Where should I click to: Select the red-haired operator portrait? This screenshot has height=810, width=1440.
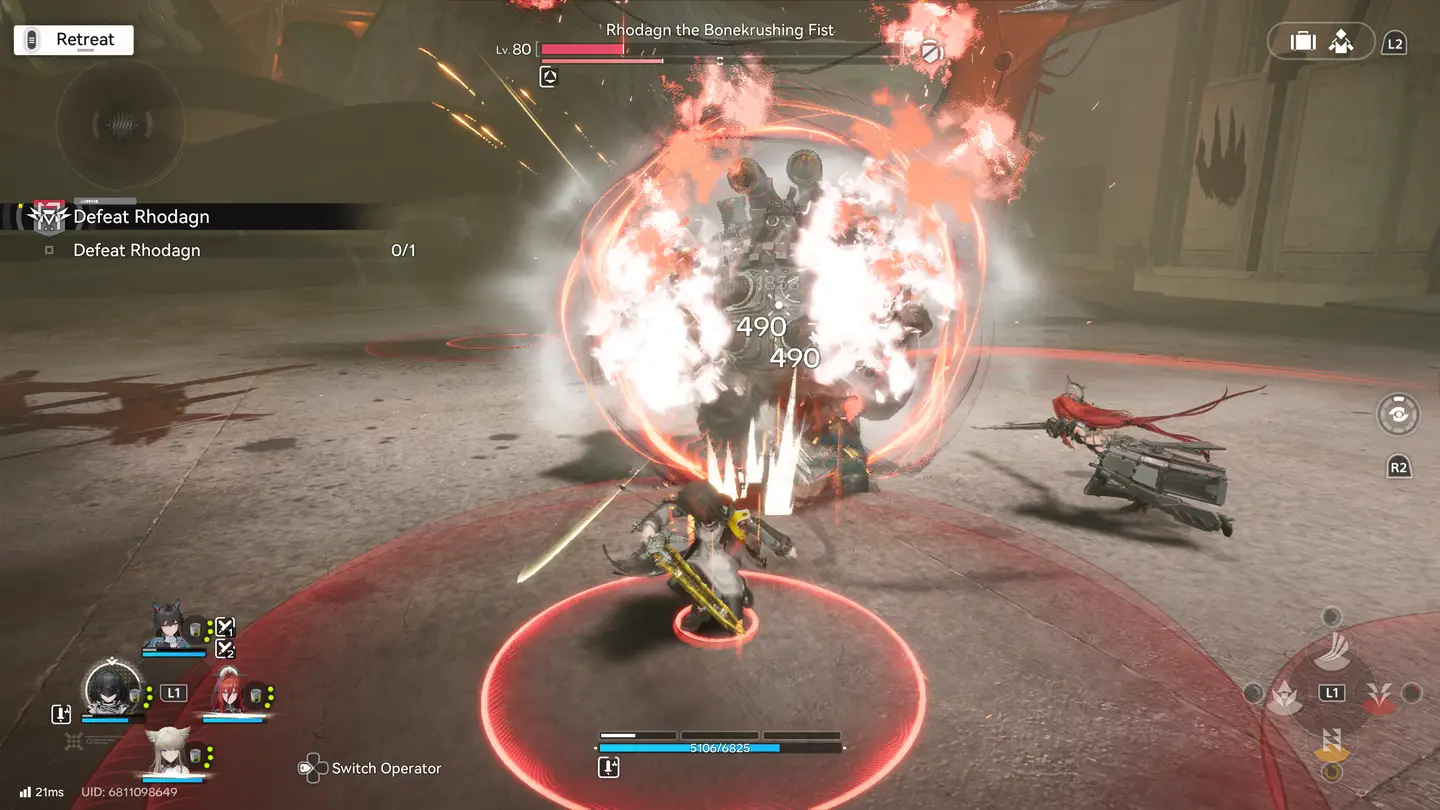point(229,690)
